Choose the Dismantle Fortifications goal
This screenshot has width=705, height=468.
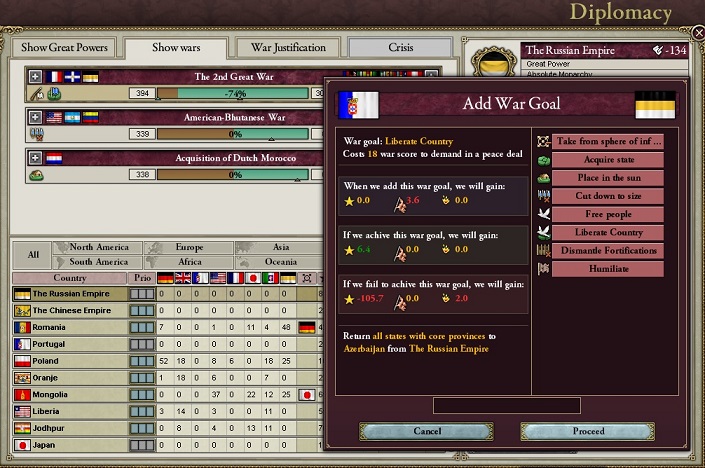coord(607,250)
